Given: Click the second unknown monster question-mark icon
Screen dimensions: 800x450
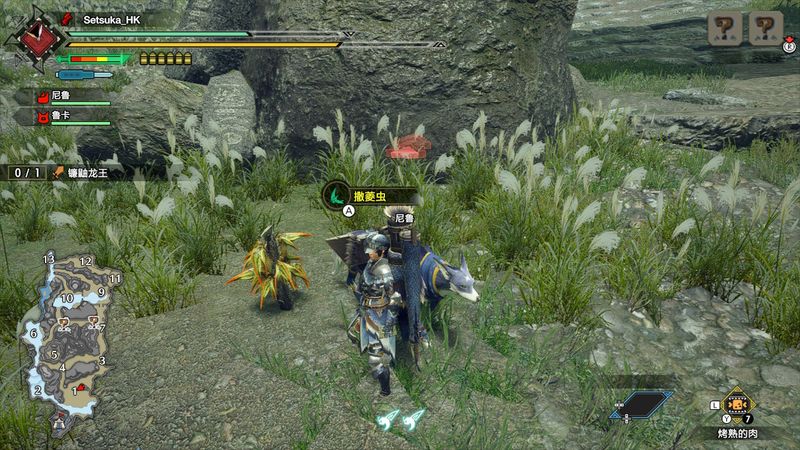Looking at the screenshot, I should (x=766, y=29).
